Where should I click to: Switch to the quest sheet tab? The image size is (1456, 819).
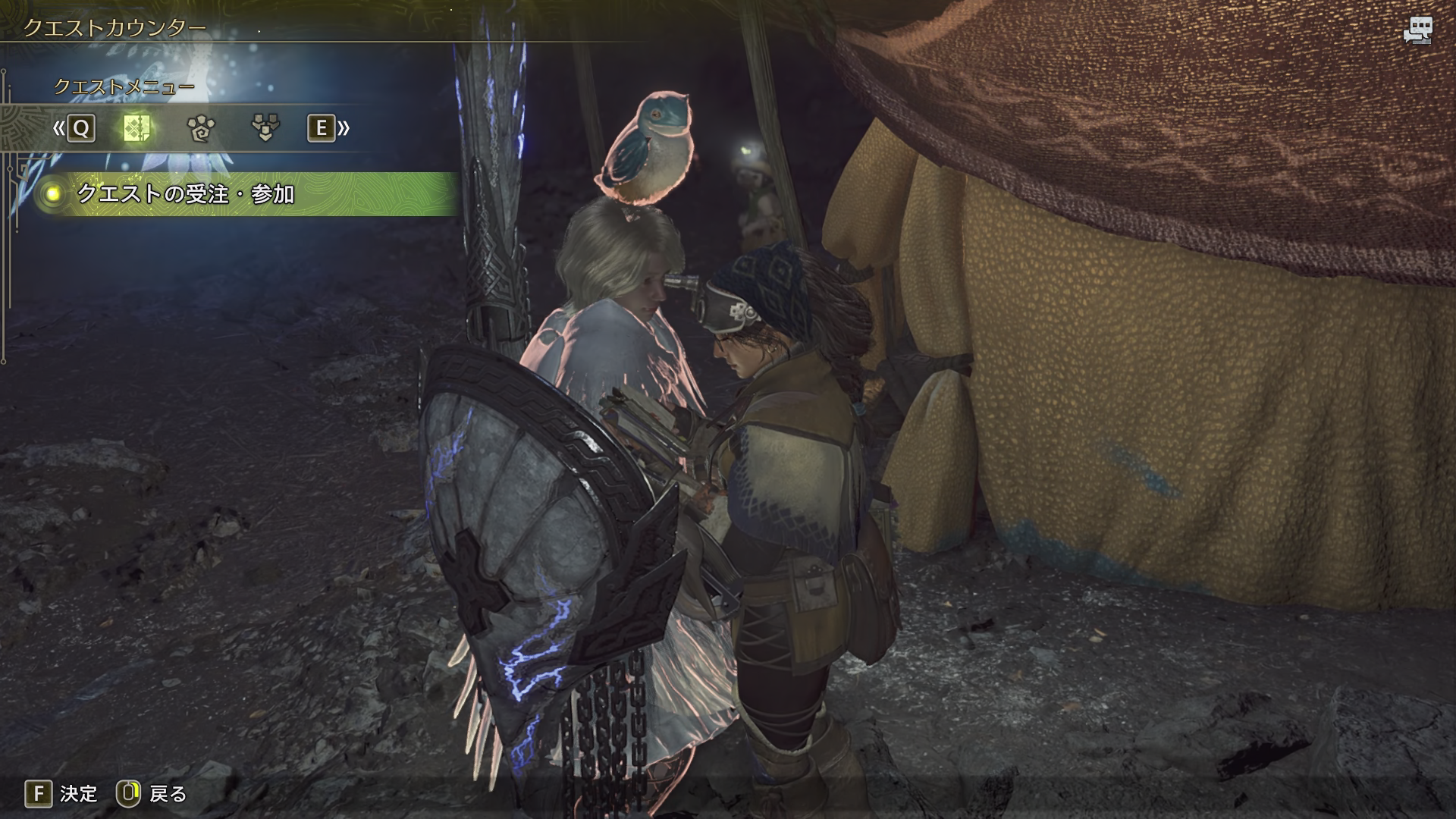(x=136, y=128)
